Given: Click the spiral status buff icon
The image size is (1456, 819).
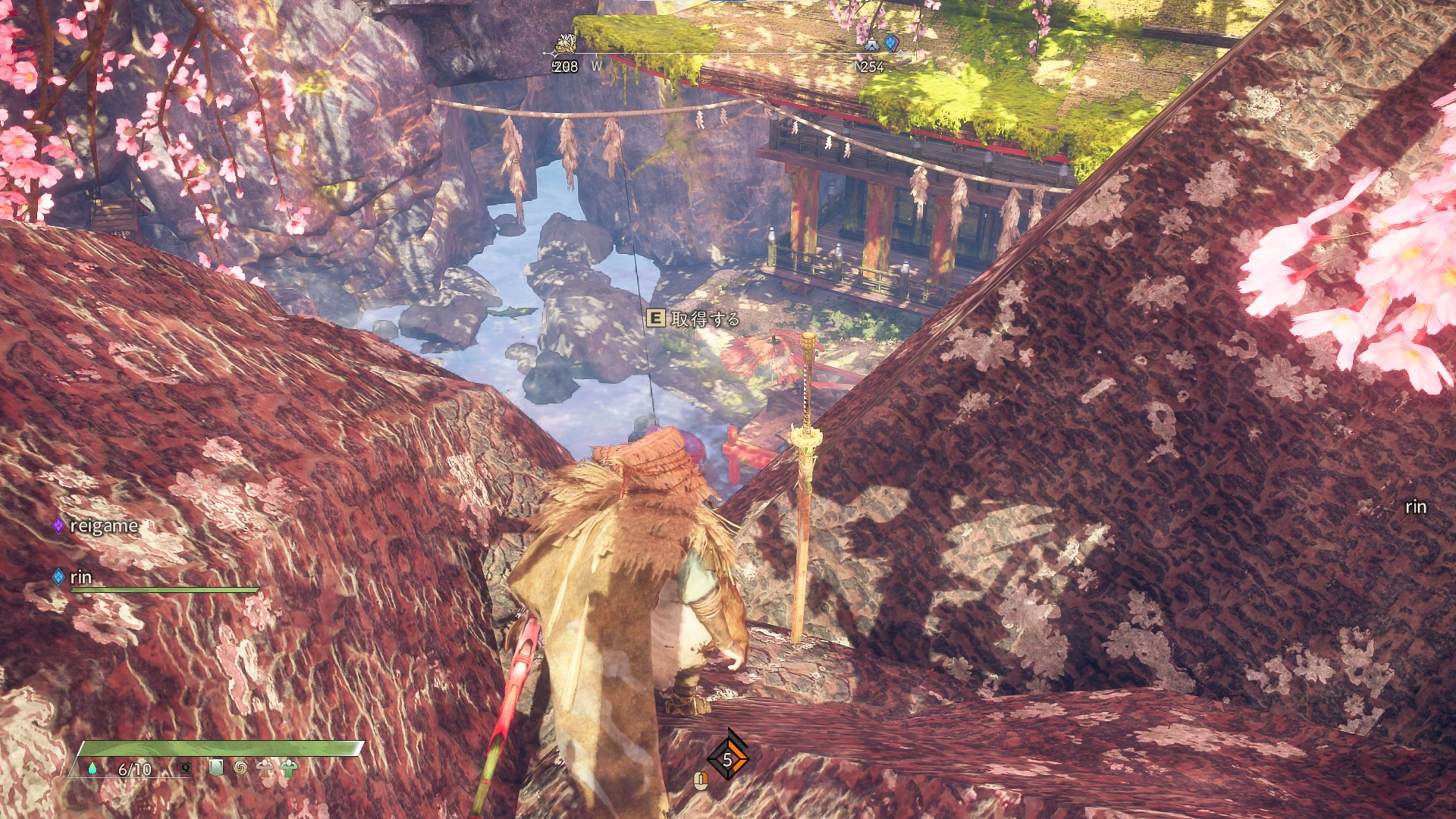Looking at the screenshot, I should coord(240,768).
